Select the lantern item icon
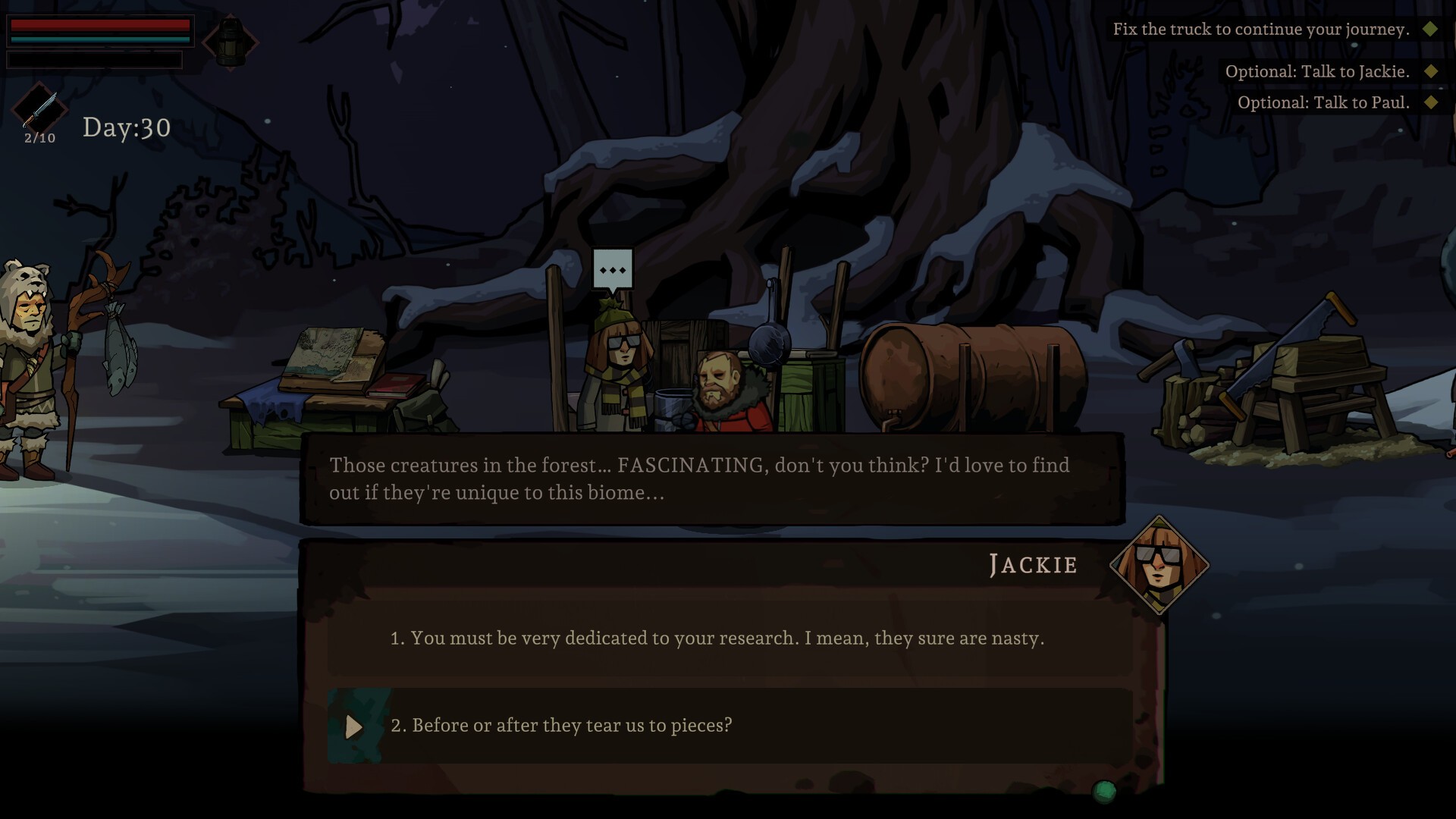 231,42
